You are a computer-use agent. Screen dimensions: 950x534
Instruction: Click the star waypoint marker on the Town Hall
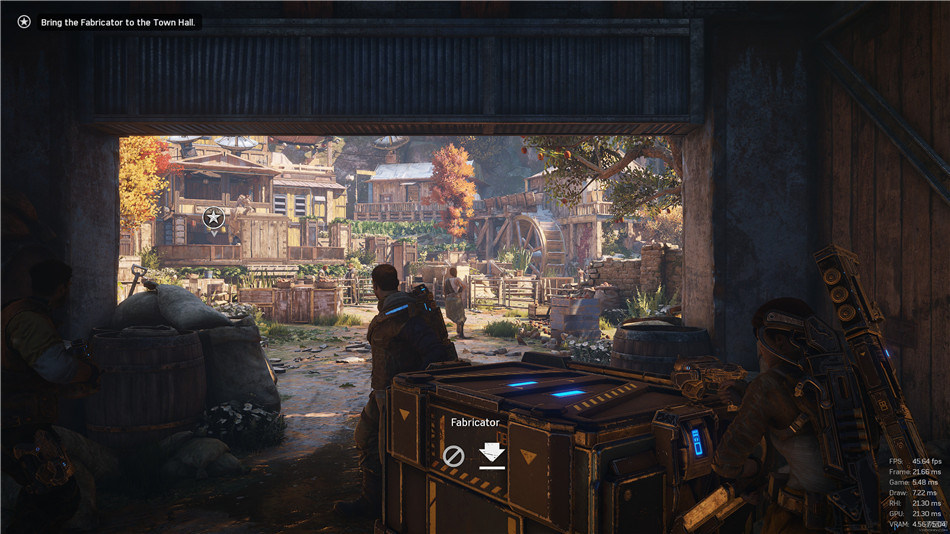213,217
